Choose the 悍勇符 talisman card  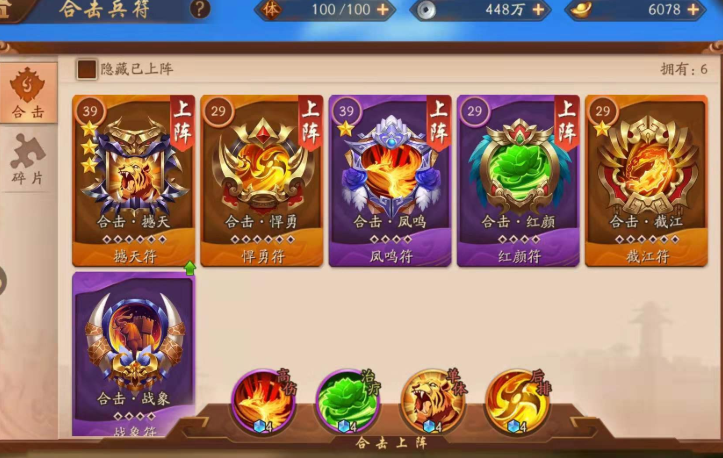[261, 180]
